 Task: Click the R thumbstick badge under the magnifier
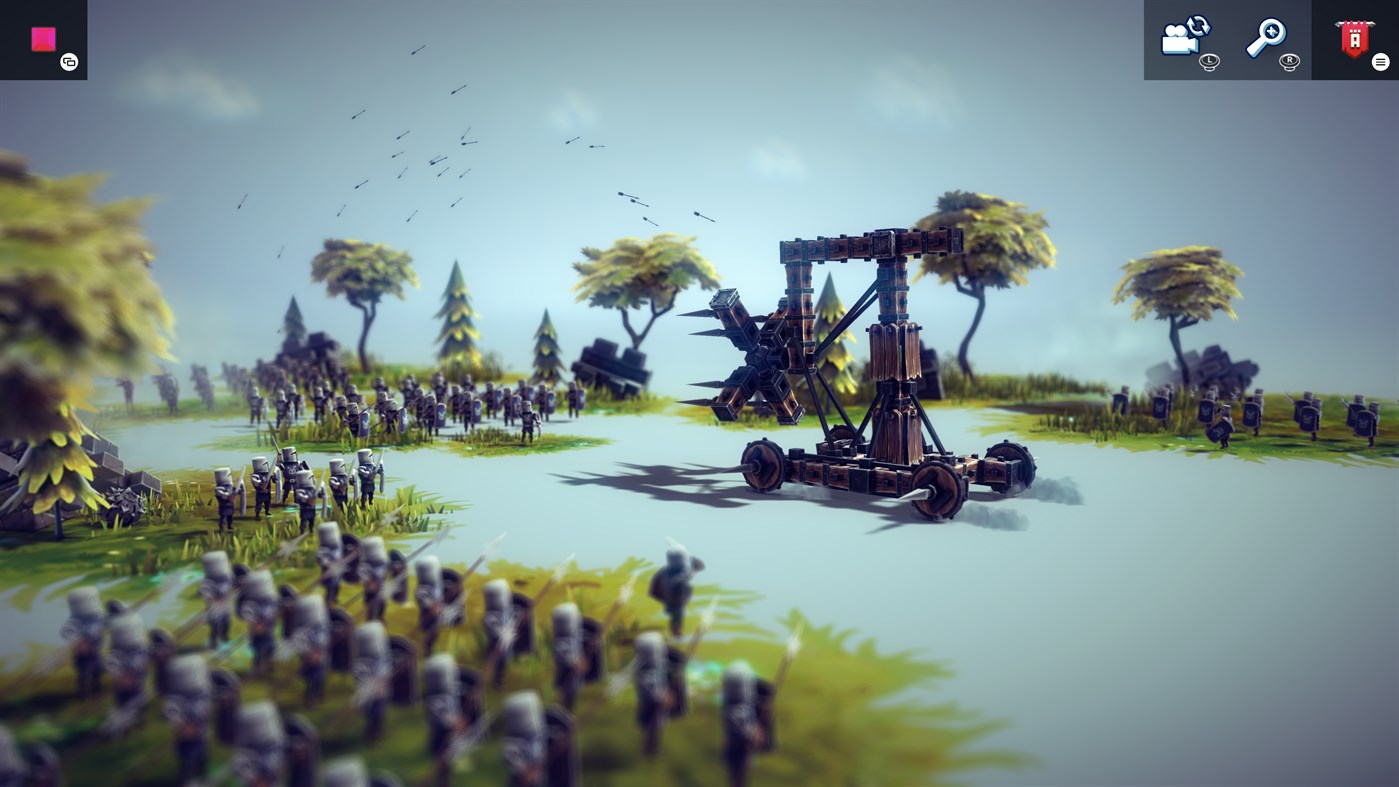click(x=1288, y=61)
